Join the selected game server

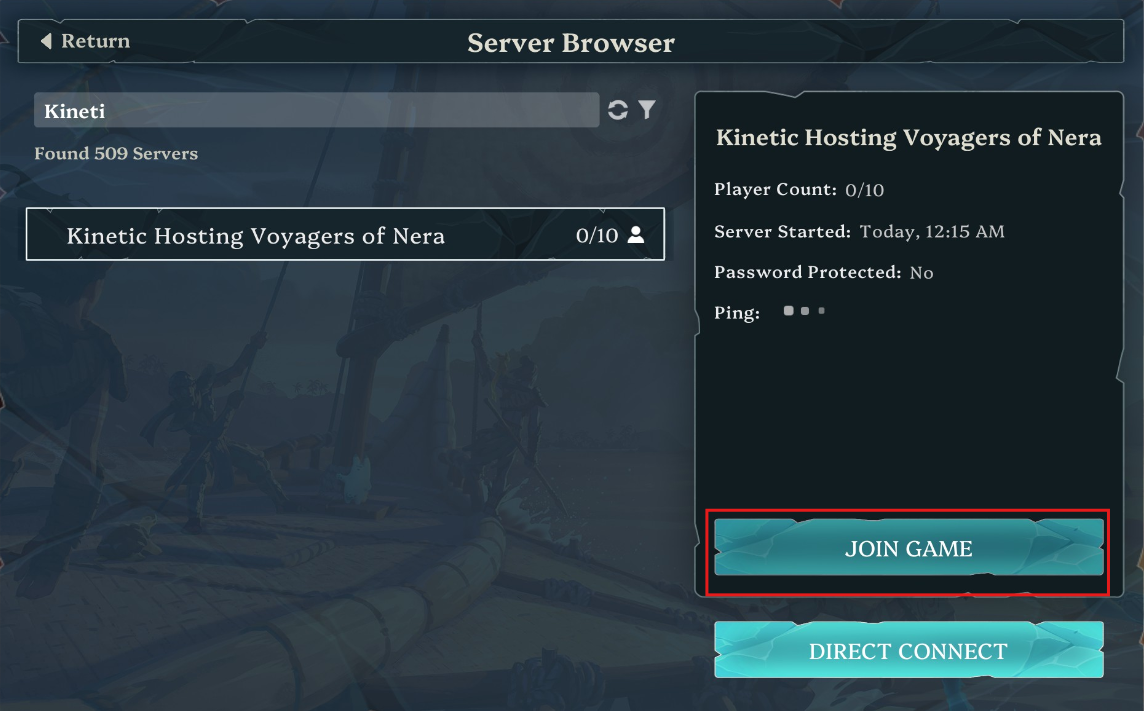[908, 549]
